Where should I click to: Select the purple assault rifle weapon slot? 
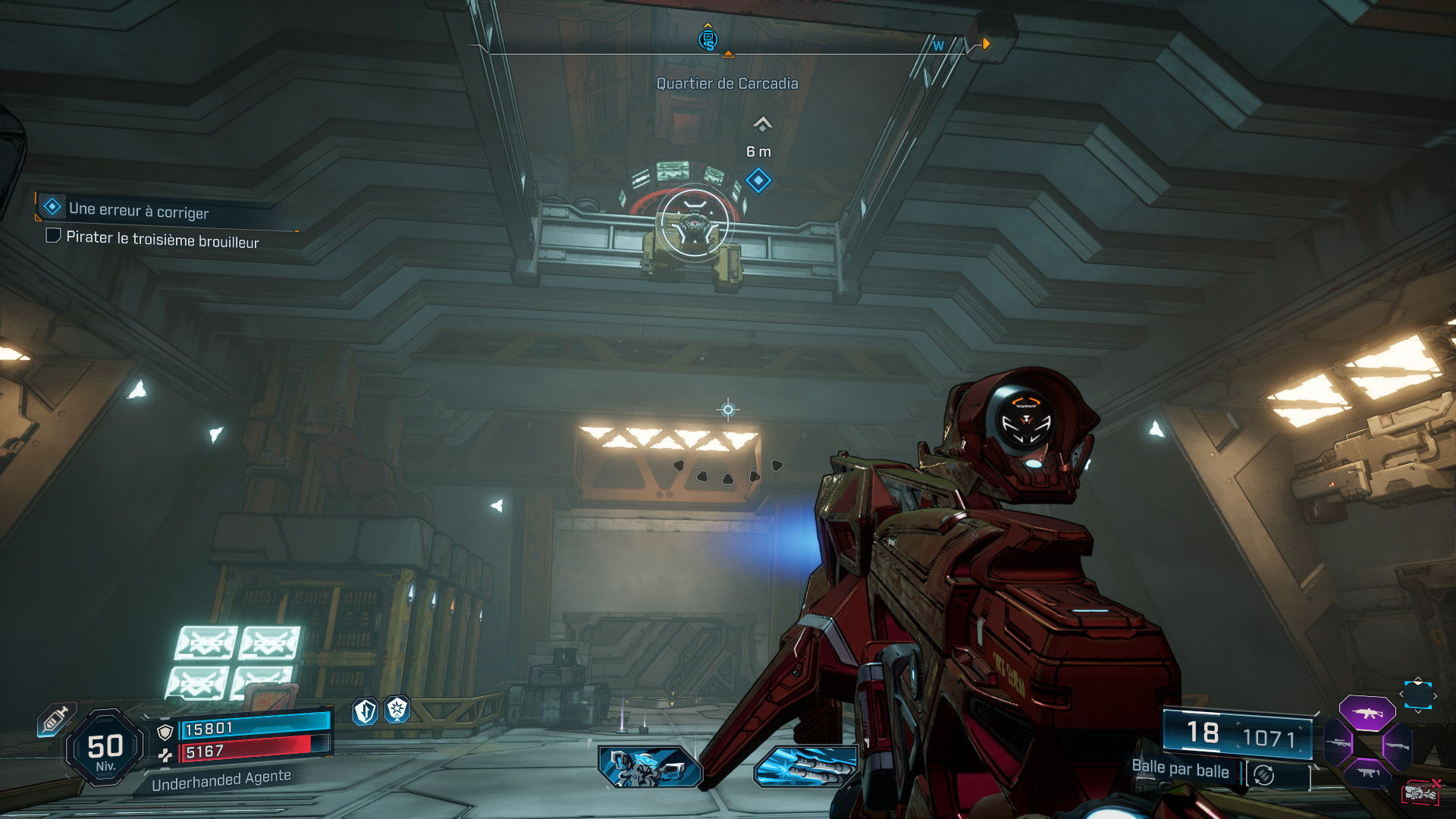pos(1367,714)
